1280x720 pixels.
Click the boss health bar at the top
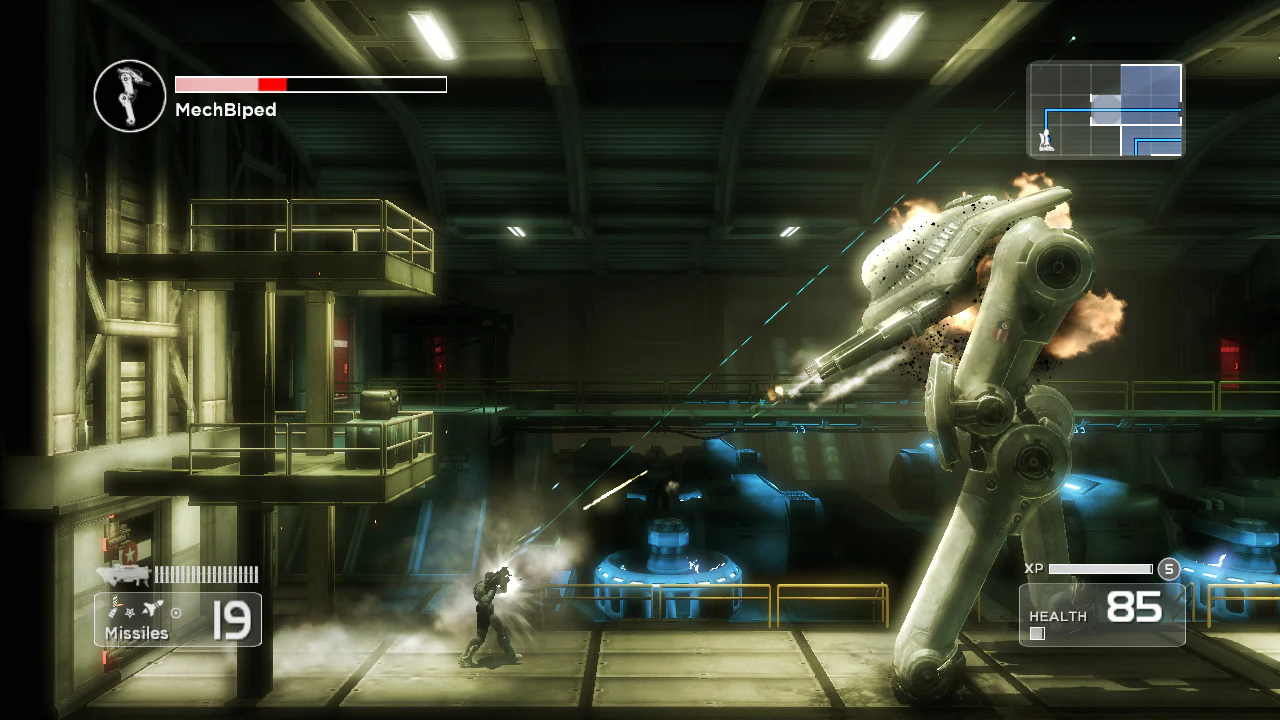[310, 84]
